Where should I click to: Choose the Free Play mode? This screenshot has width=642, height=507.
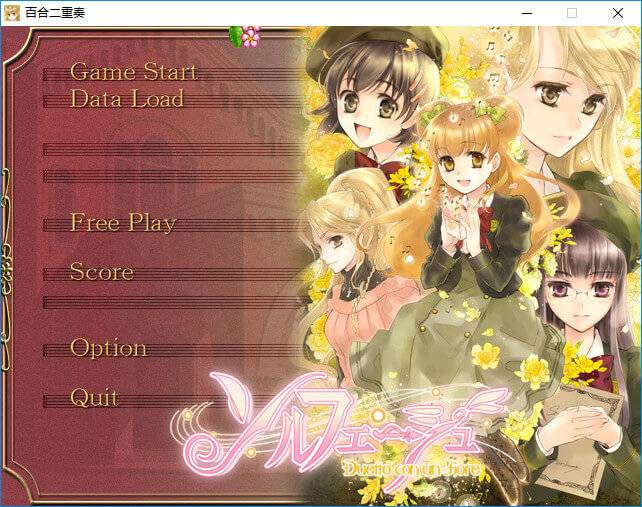[122, 223]
